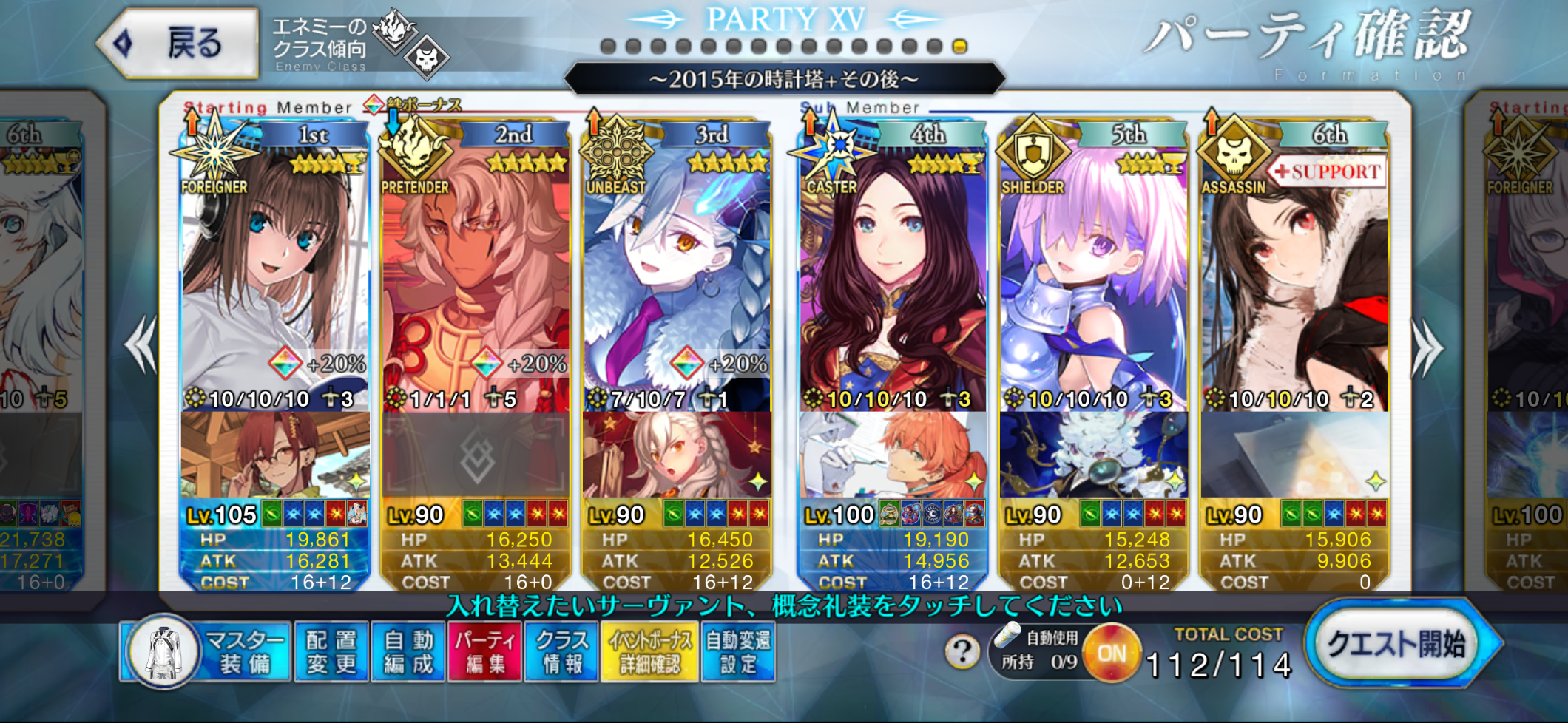Select the 5th slot Shielder servant card
This screenshot has height=723, width=1568.
[x=1093, y=281]
